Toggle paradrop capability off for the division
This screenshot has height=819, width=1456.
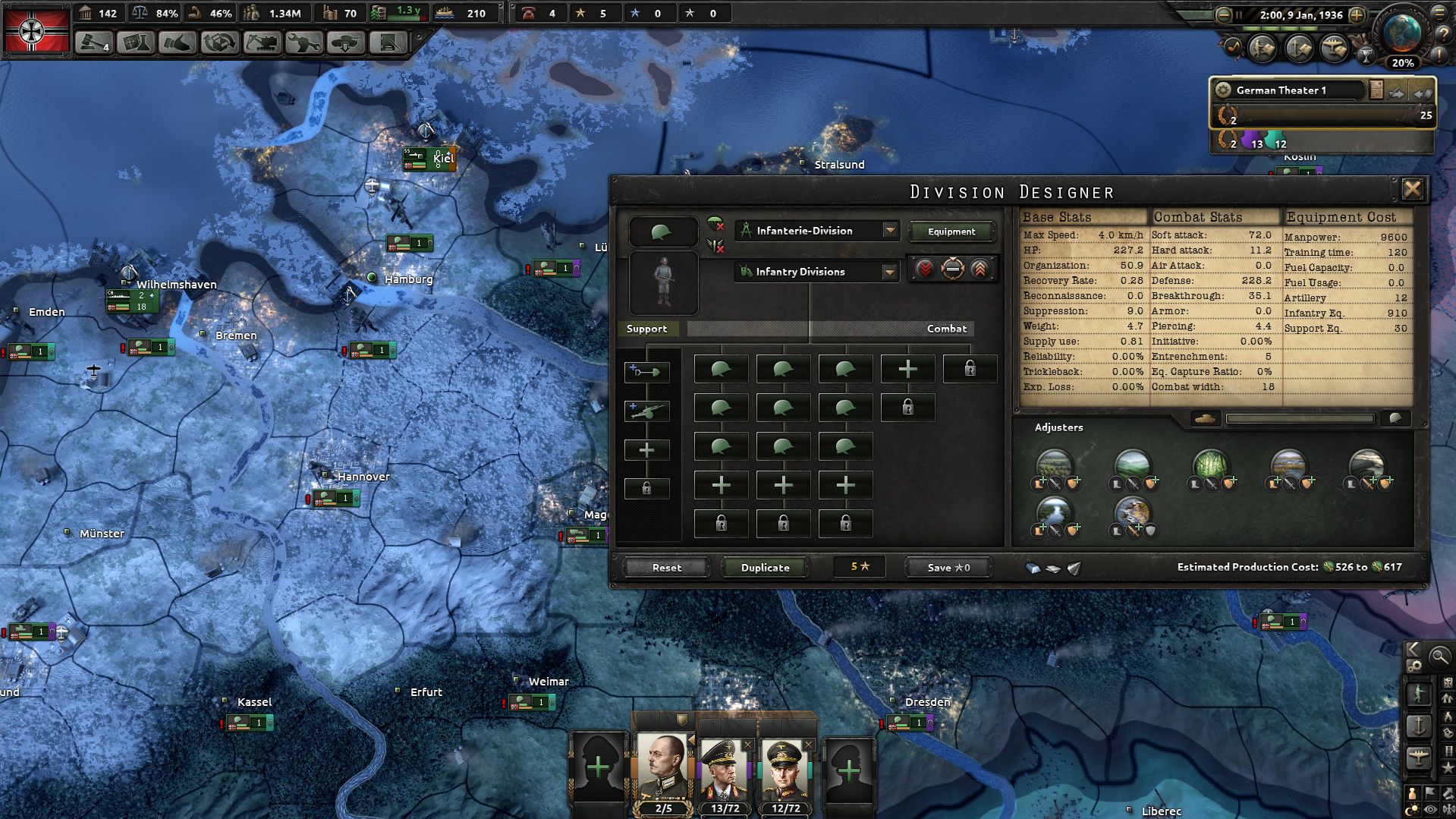715,224
